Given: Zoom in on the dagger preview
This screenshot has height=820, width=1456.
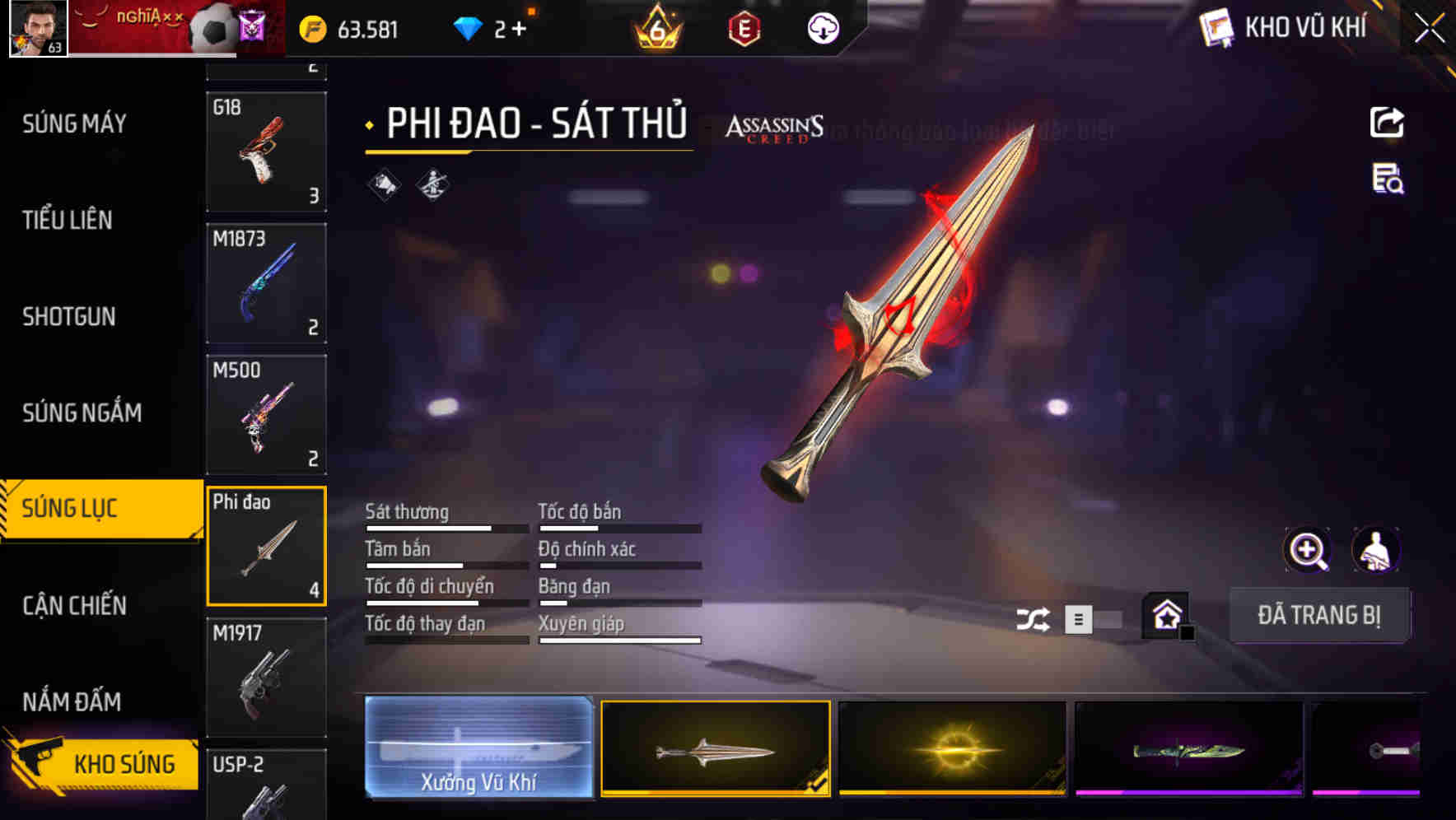Looking at the screenshot, I should click(1309, 550).
